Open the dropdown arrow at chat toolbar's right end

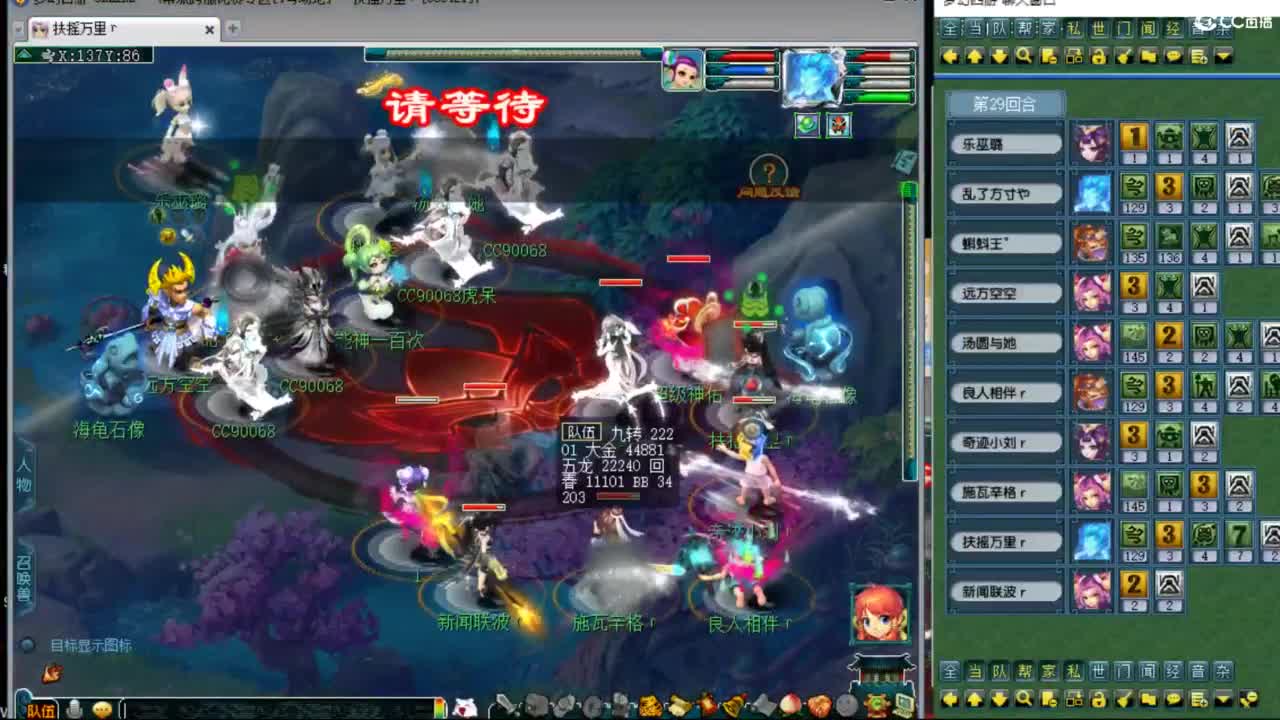1222,57
